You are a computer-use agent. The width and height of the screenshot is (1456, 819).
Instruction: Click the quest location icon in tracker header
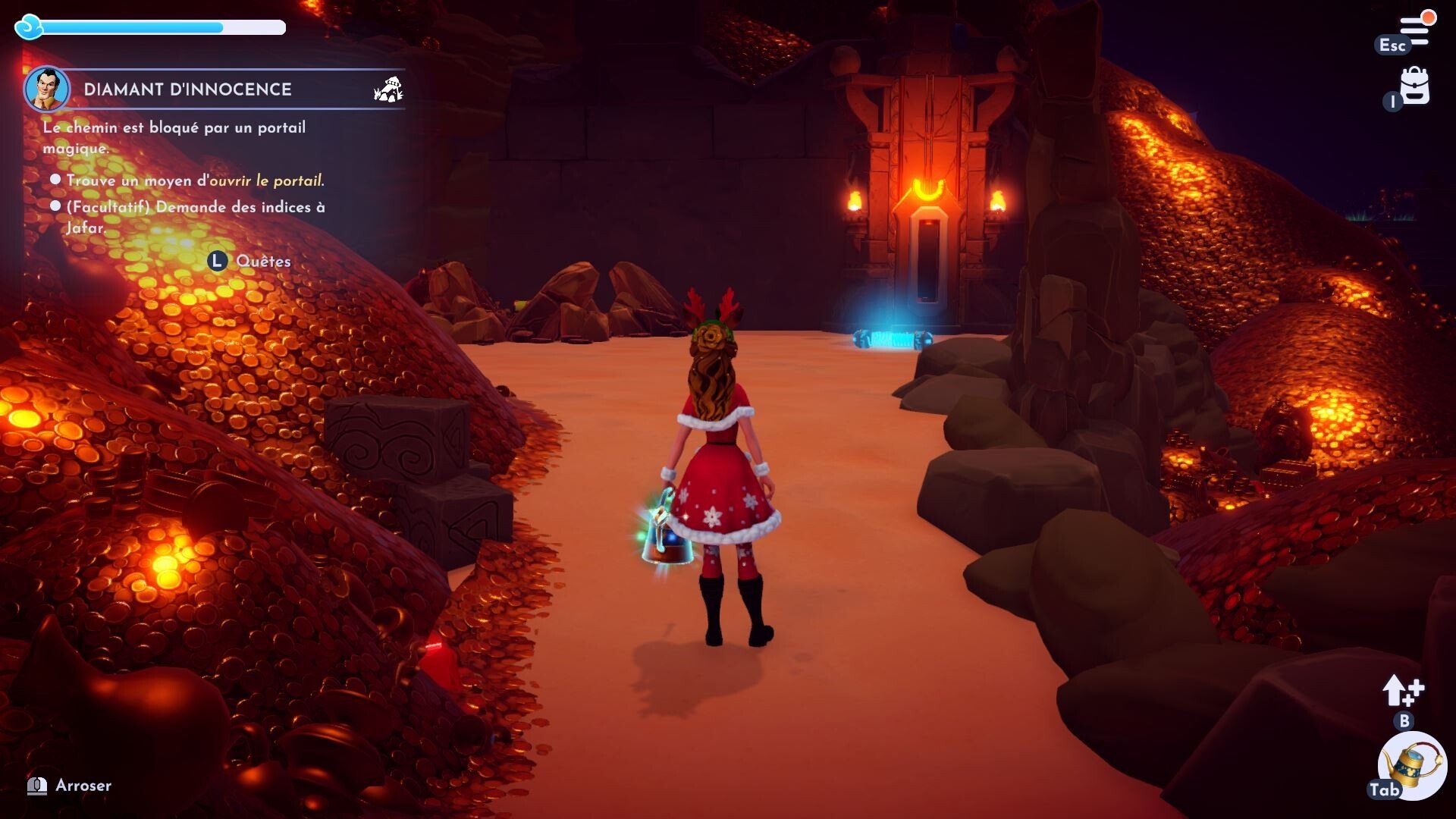pyautogui.click(x=388, y=89)
